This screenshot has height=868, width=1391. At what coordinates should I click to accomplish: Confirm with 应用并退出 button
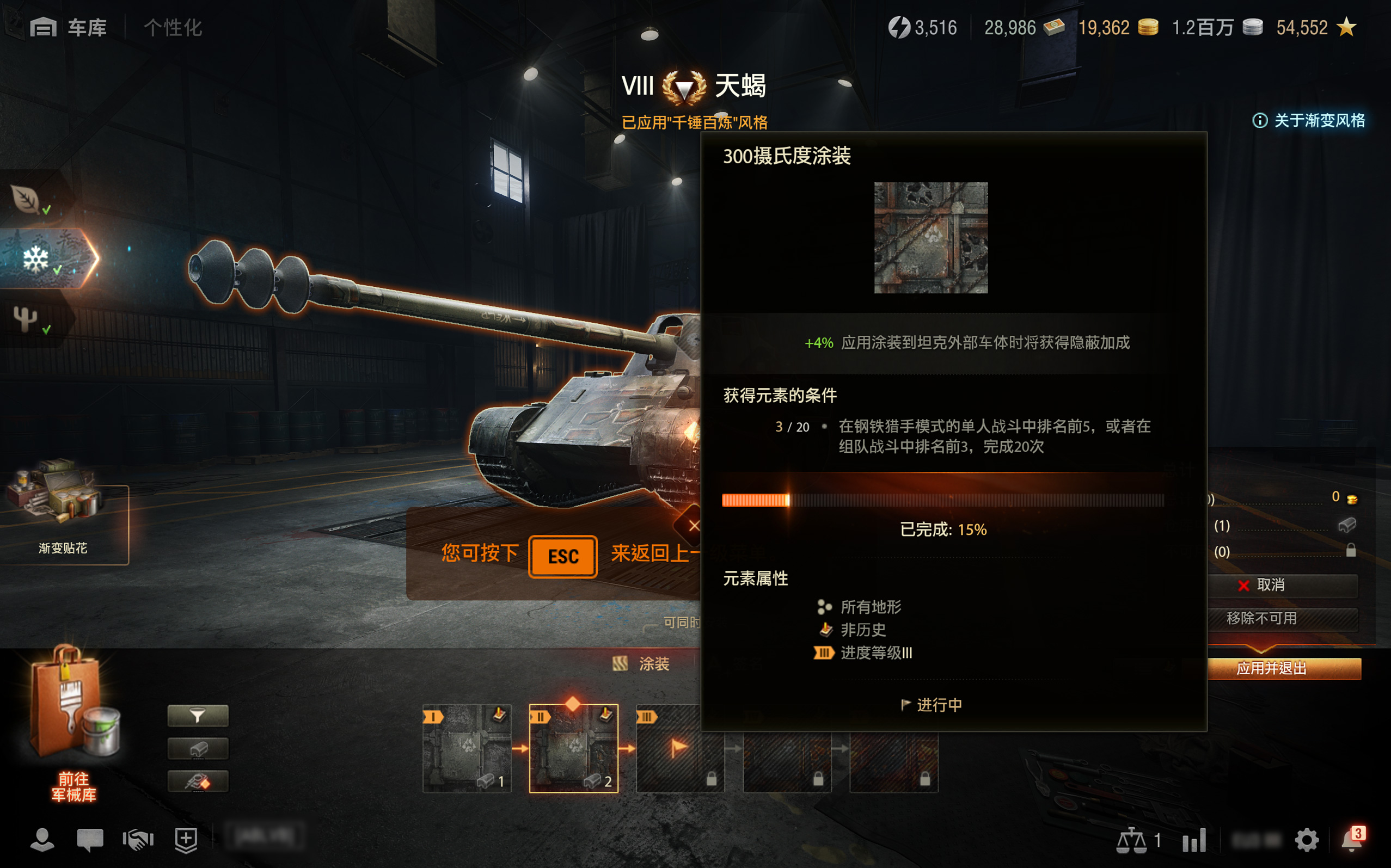1282,668
